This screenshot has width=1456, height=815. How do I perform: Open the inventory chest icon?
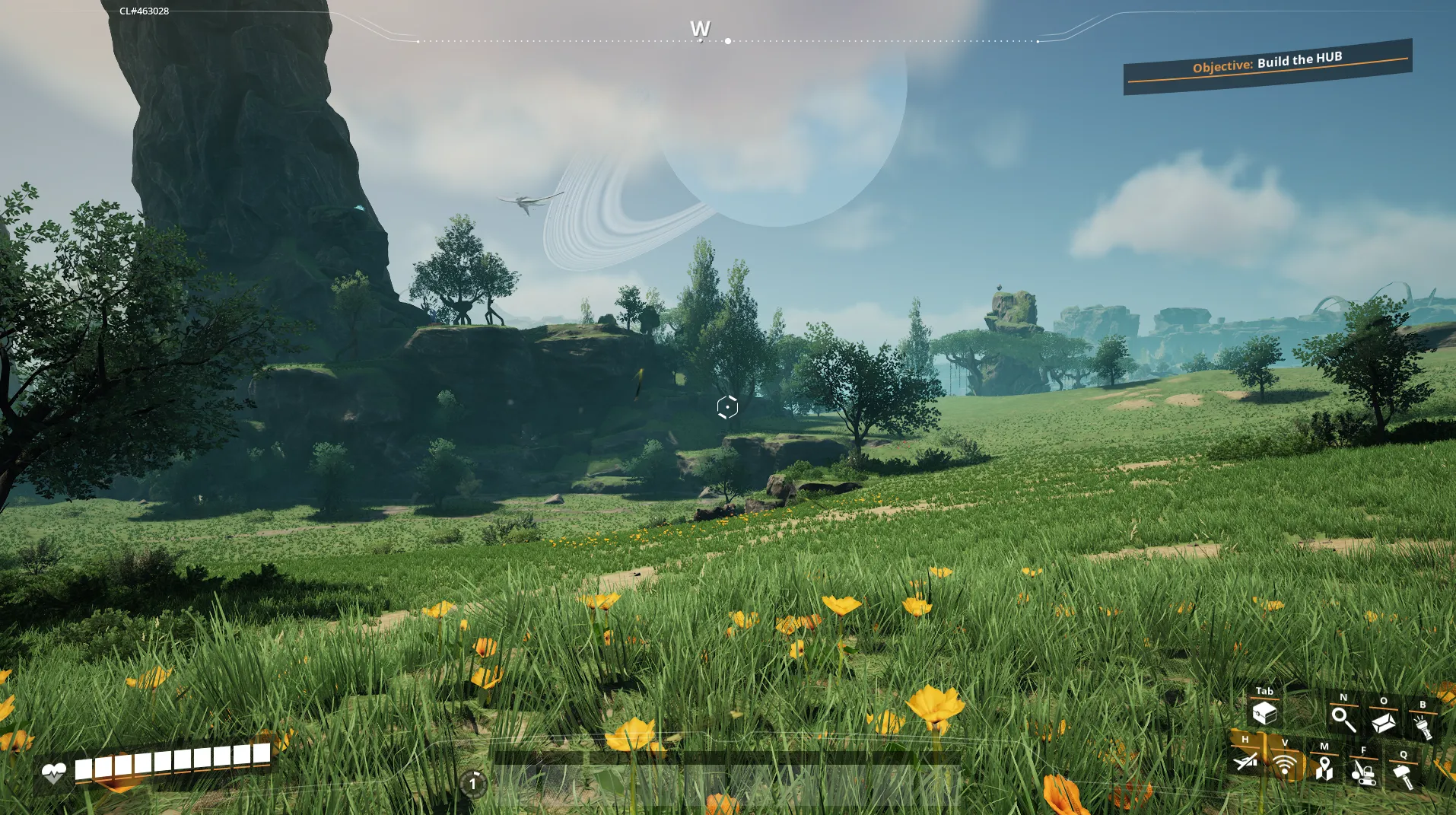click(1264, 714)
